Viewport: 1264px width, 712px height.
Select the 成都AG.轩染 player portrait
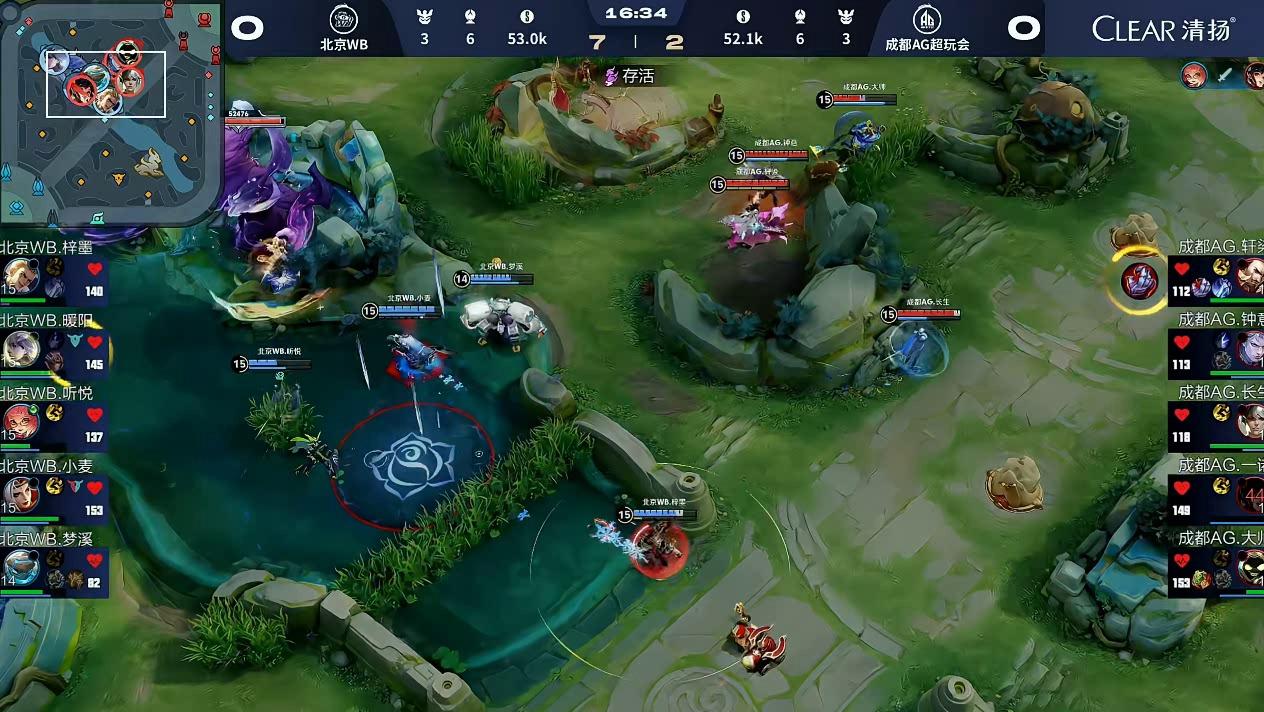[x=1250, y=276]
